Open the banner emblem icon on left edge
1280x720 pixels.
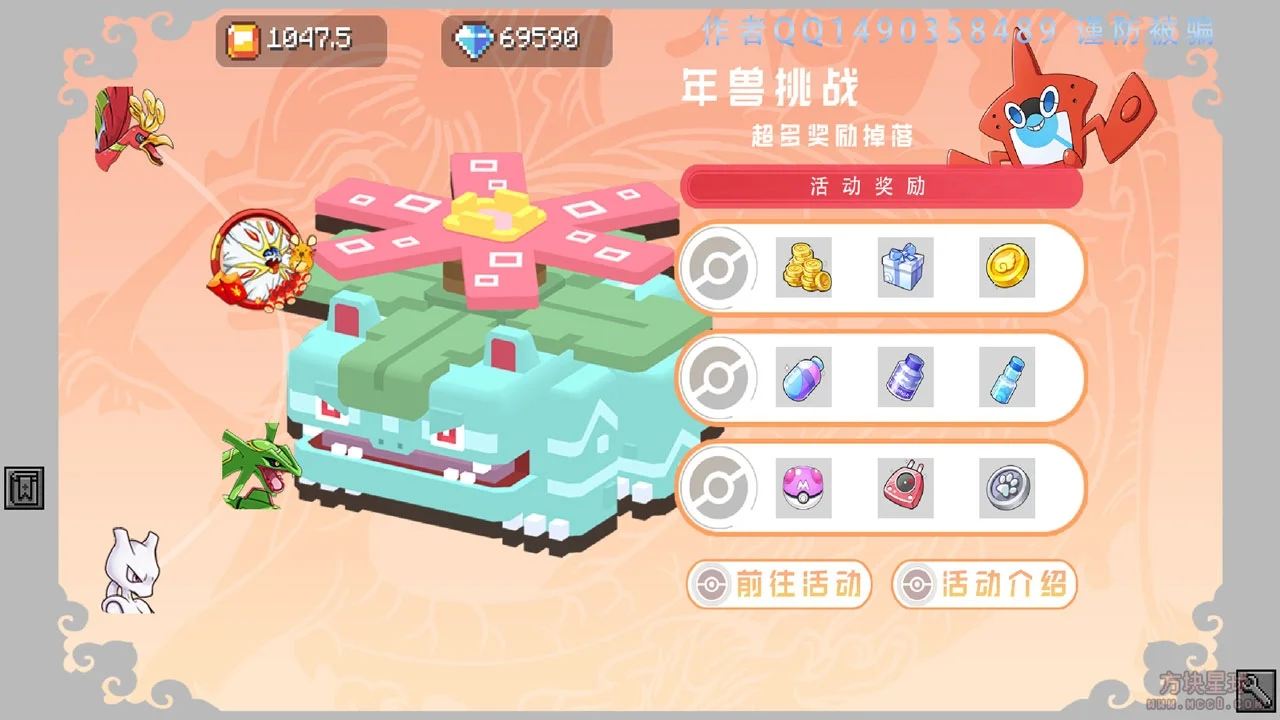click(23, 489)
